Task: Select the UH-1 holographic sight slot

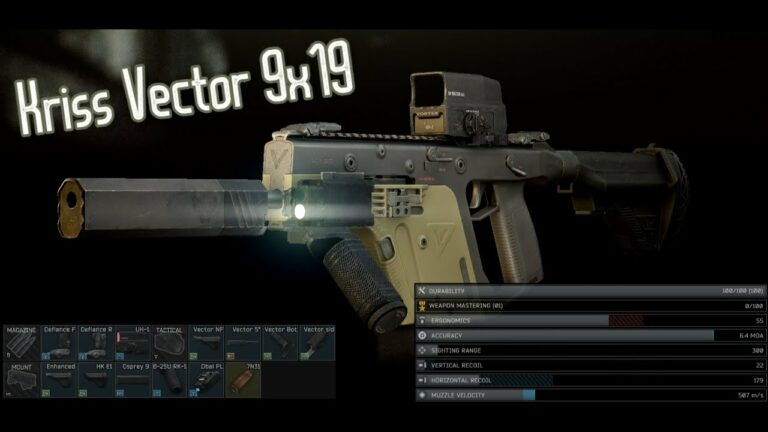Action: (133, 342)
